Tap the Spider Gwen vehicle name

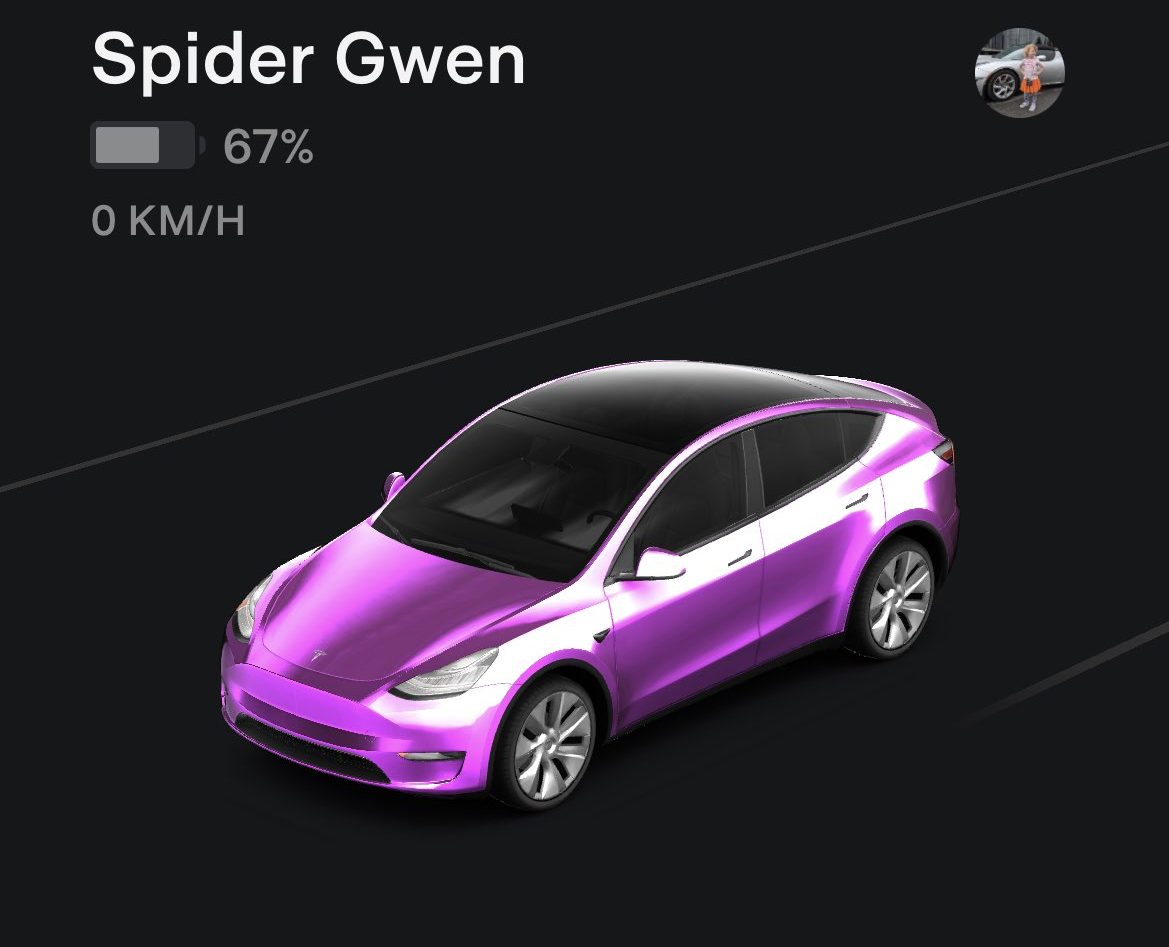coord(308,59)
